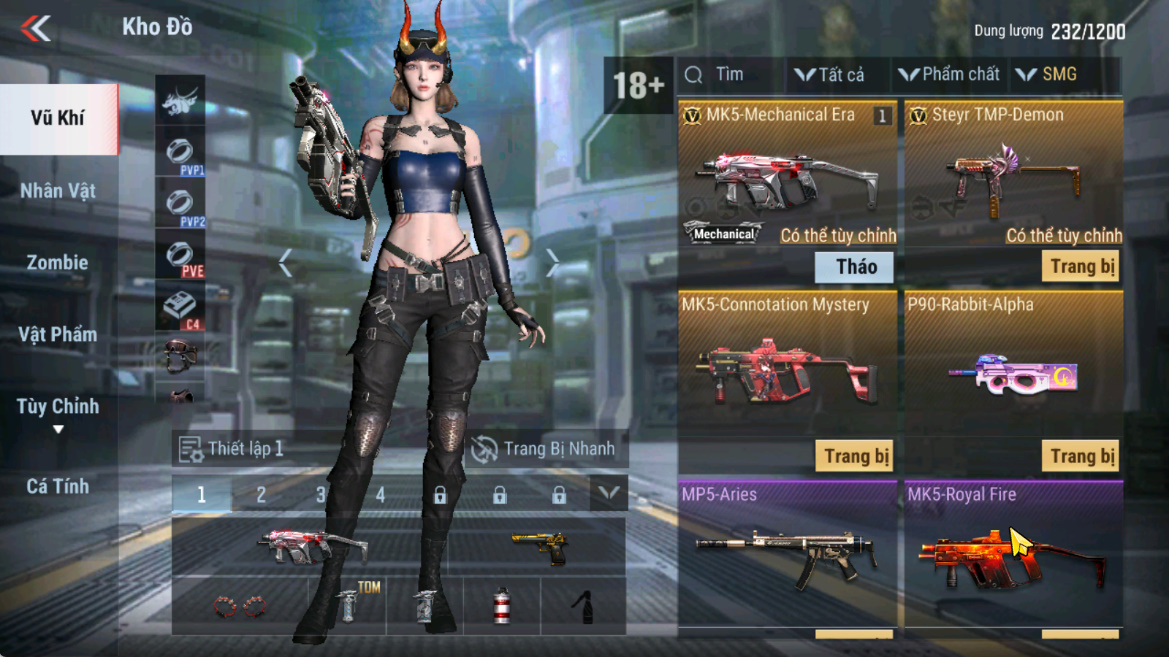Image resolution: width=1169 pixels, height=657 pixels.
Task: Open the Nhân Vật category
Action: 58,191
